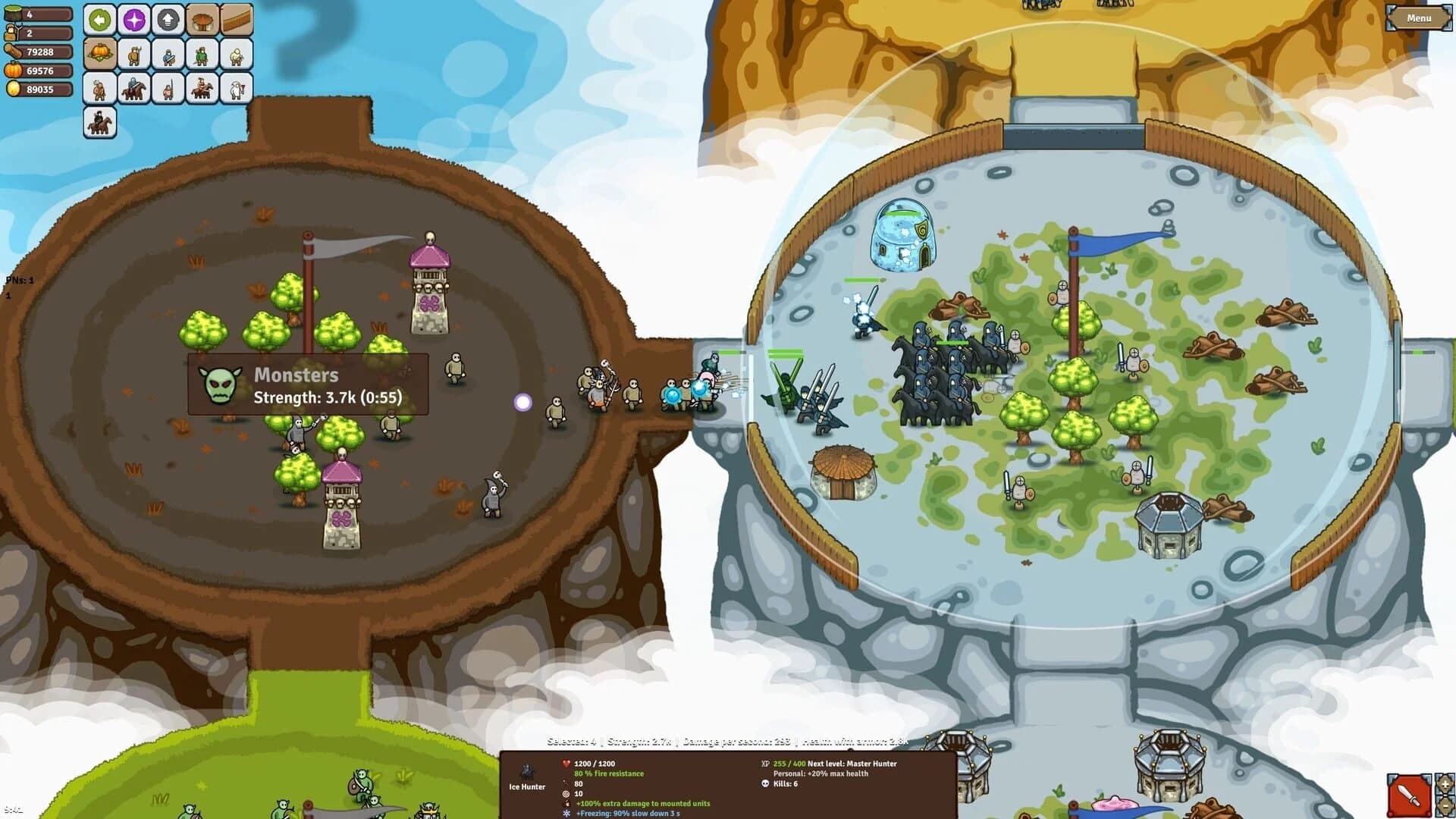This screenshot has width=1456, height=819.
Task: Click the green back arrow icon
Action: click(100, 20)
